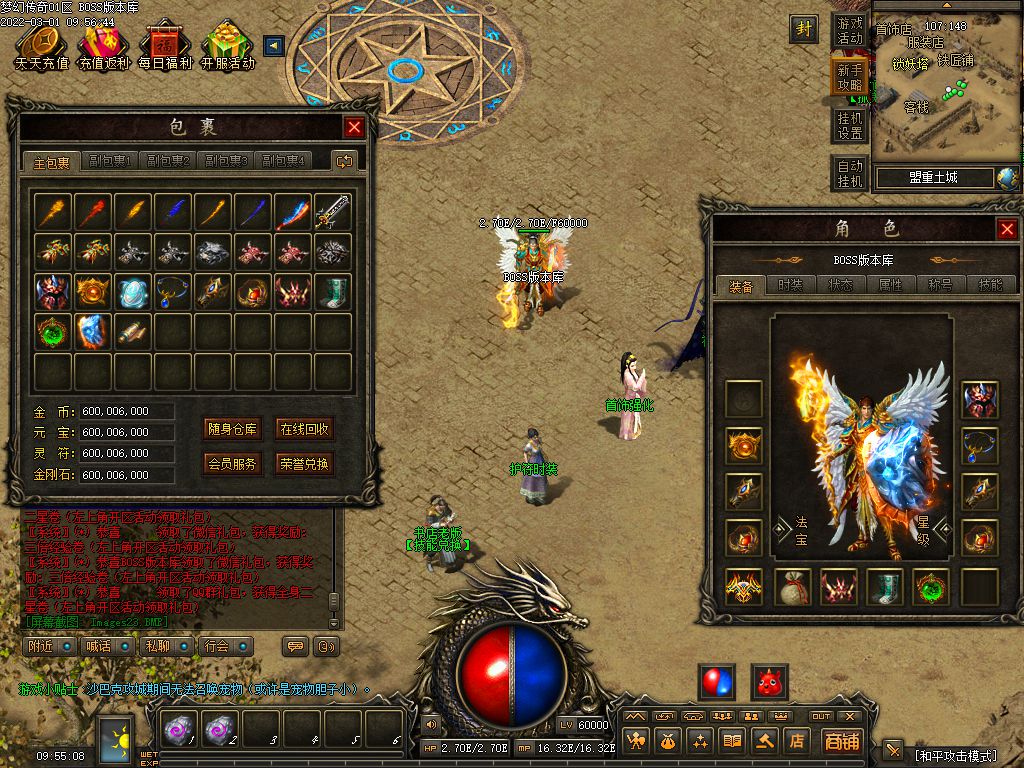Open the 荣誉兑换 honor exchange

click(x=304, y=464)
